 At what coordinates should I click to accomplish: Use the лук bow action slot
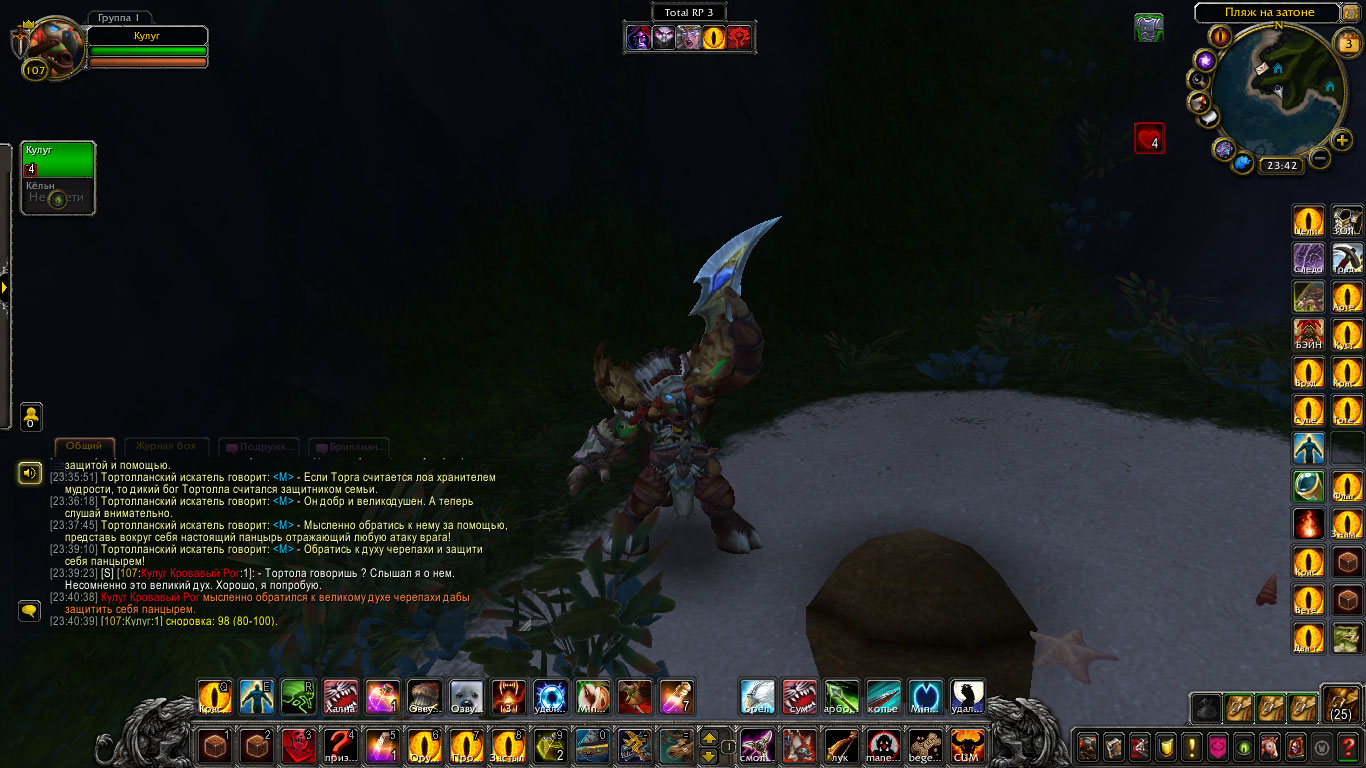pos(841,745)
